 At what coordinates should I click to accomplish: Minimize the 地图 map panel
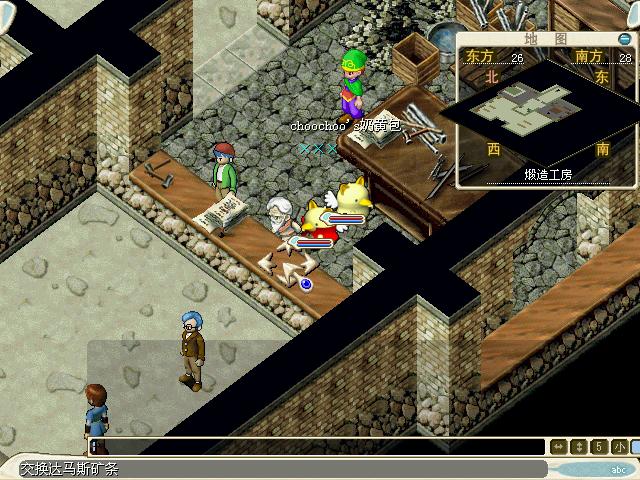point(624,39)
